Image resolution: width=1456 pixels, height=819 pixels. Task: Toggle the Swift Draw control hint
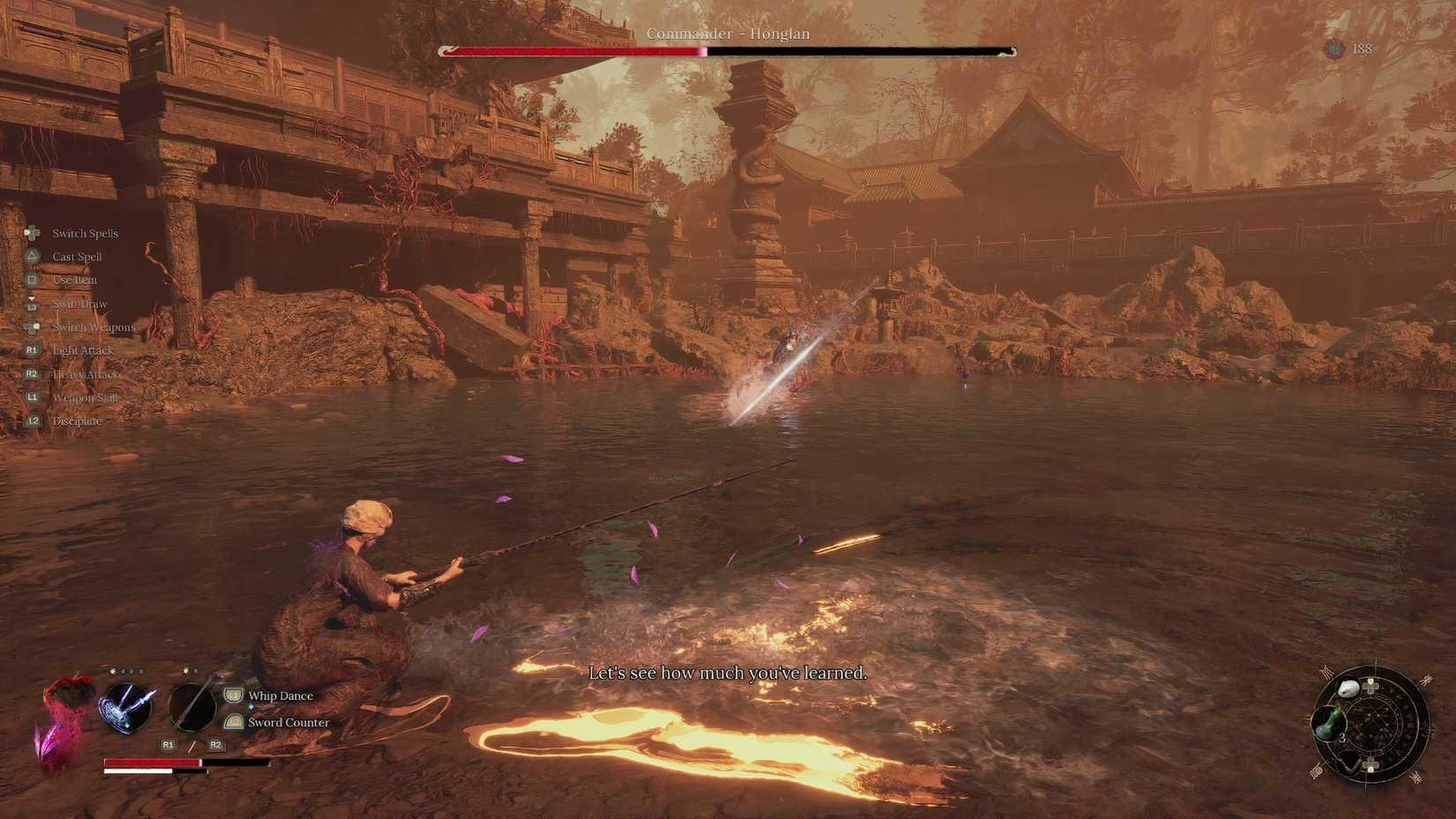coord(79,303)
